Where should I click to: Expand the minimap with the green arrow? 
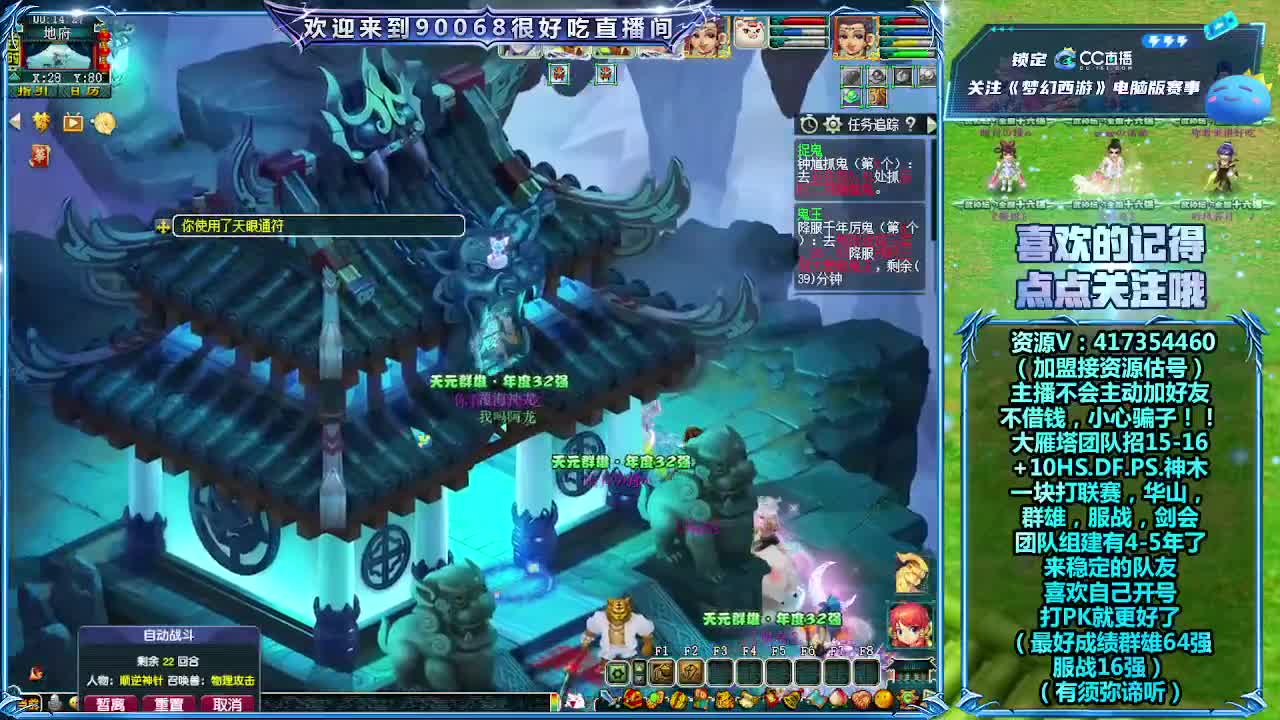point(15,76)
